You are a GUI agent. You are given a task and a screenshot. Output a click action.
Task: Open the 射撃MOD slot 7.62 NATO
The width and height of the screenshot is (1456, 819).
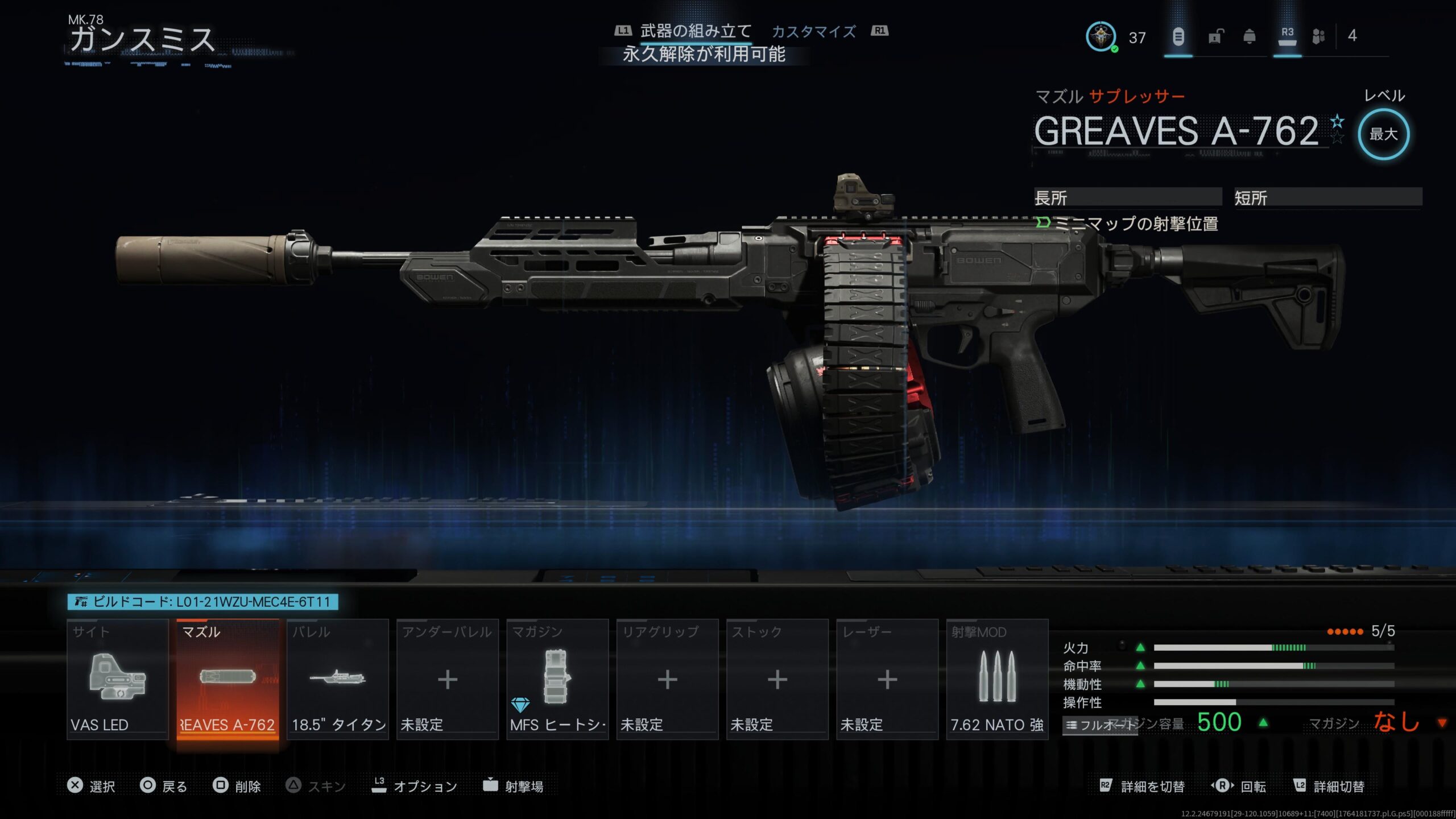[997, 679]
